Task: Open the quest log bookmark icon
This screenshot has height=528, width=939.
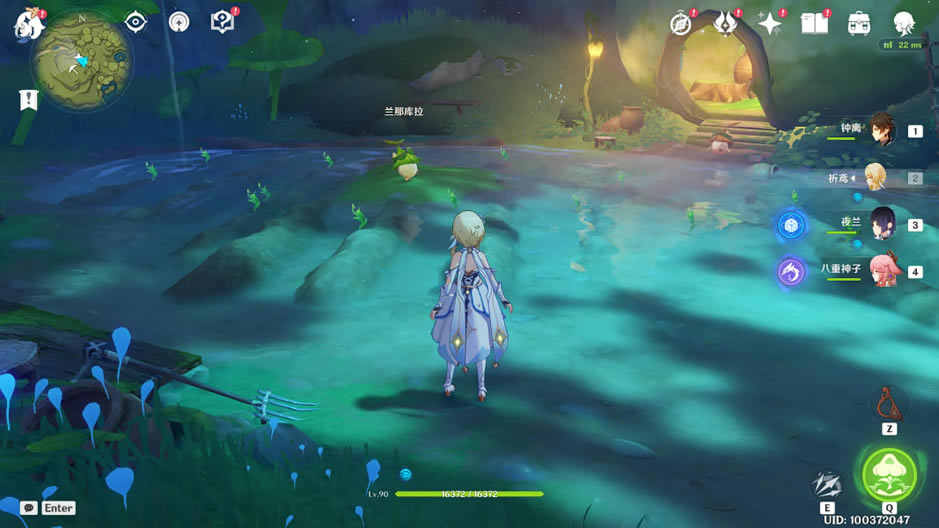Action: point(28,100)
